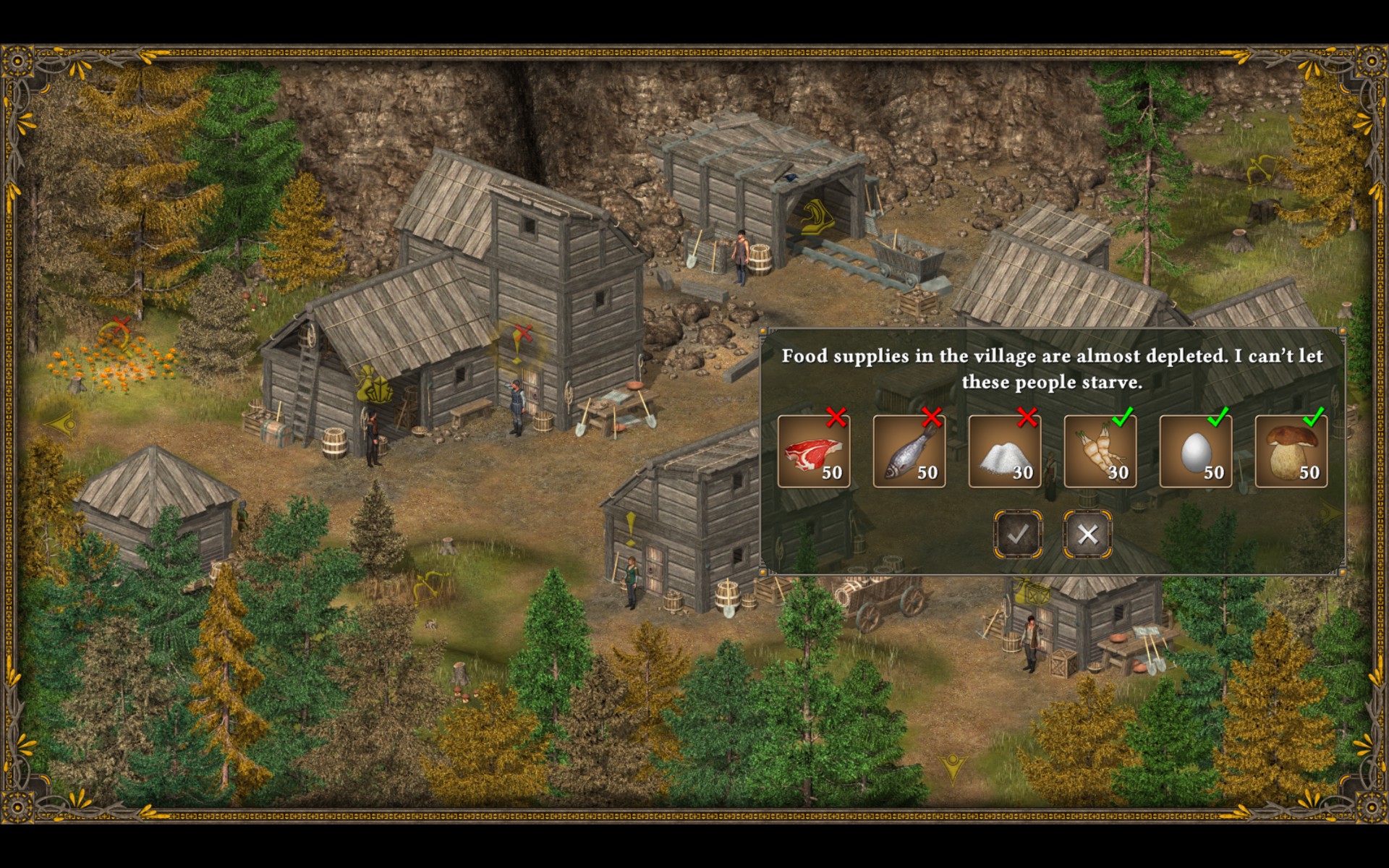Close the food supplies dialog with the X button
Image resolution: width=1389 pixels, height=868 pixels.
pos(1087,535)
